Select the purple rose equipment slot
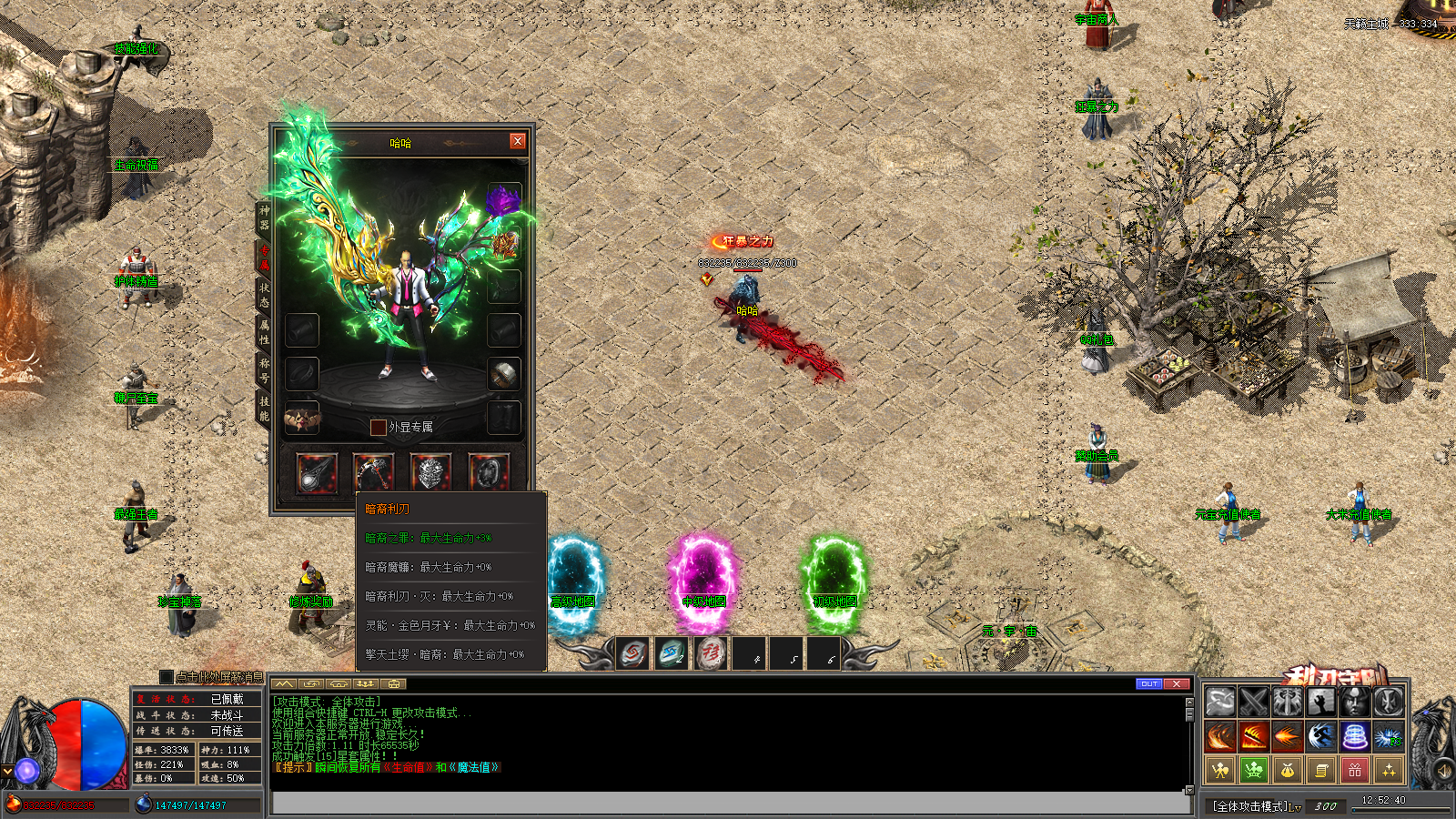This screenshot has width=1456, height=819. [503, 200]
